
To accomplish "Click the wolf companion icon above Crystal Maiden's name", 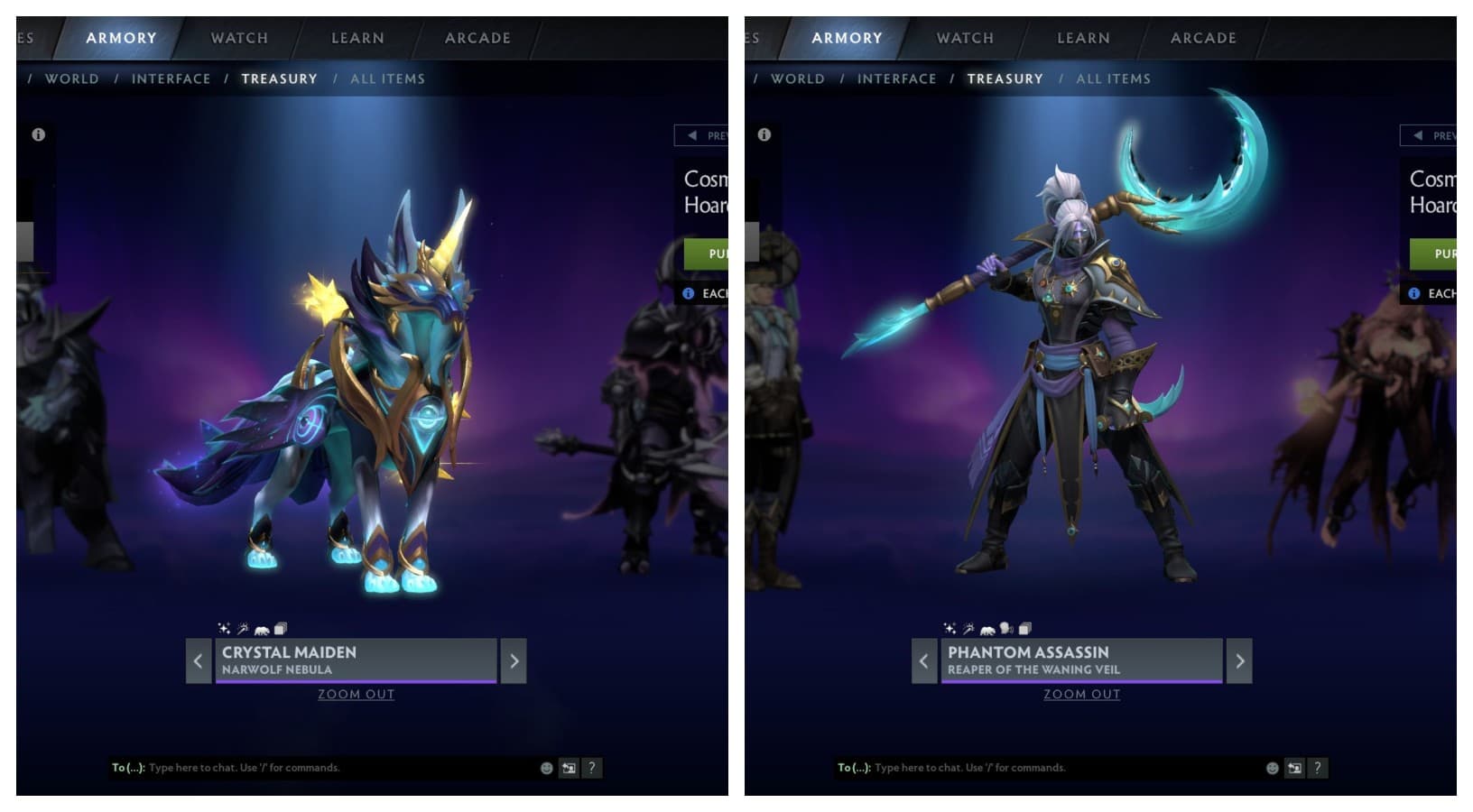I will 262,629.
